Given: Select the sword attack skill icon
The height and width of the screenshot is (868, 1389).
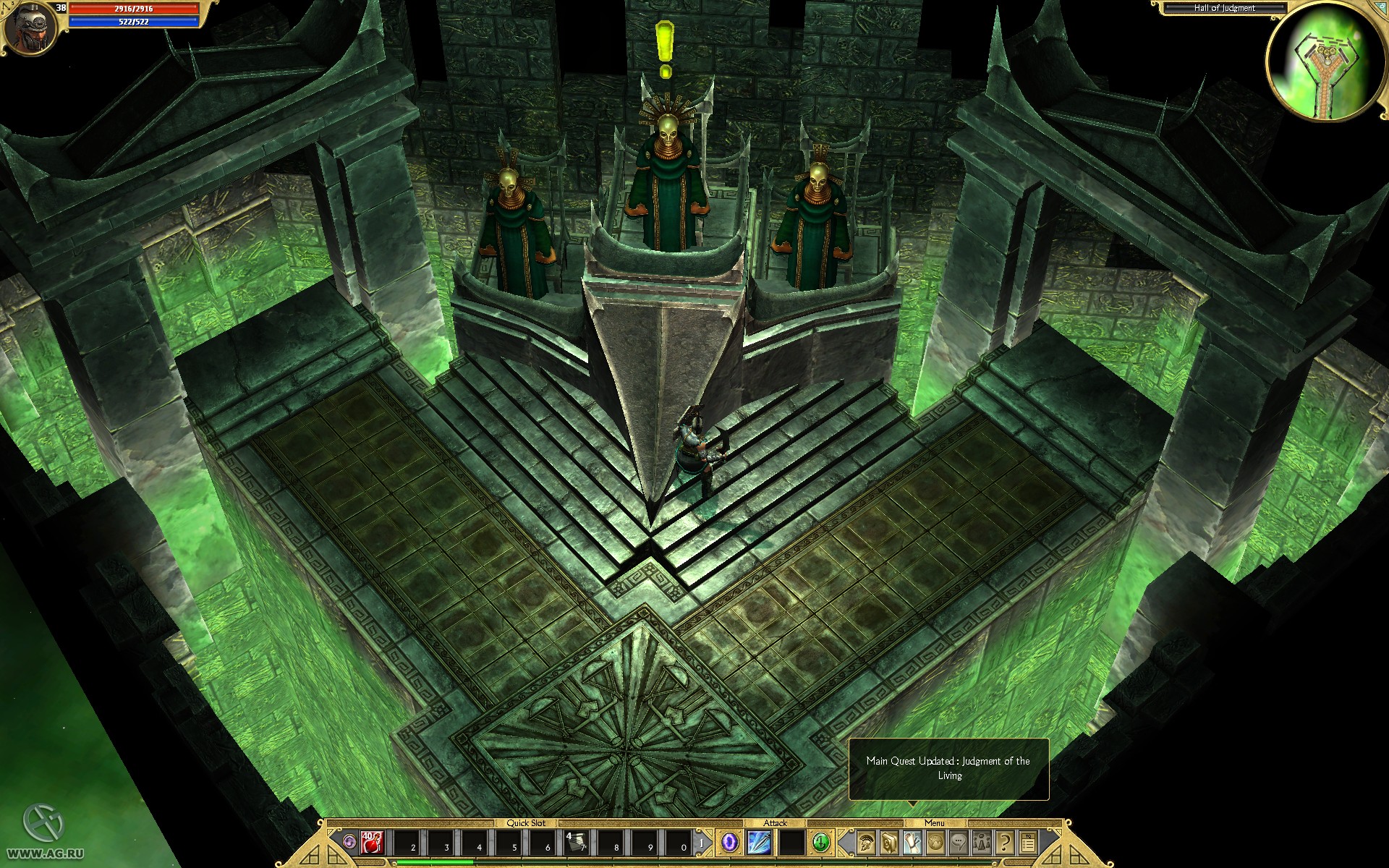Looking at the screenshot, I should 760,843.
